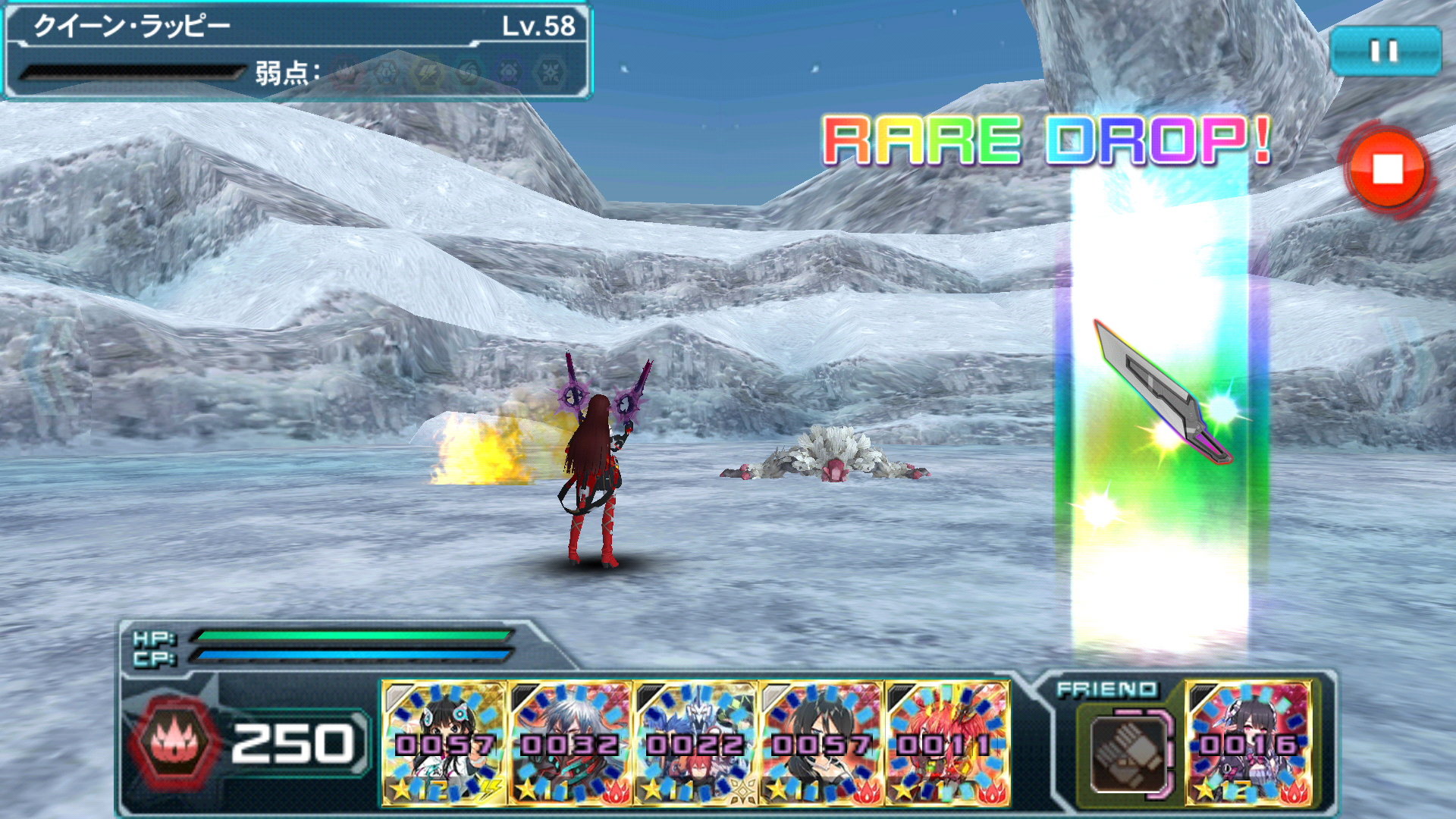Screen dimensions: 1456x819
Task: Use the friend chip showing 0016
Action: pos(1249,743)
